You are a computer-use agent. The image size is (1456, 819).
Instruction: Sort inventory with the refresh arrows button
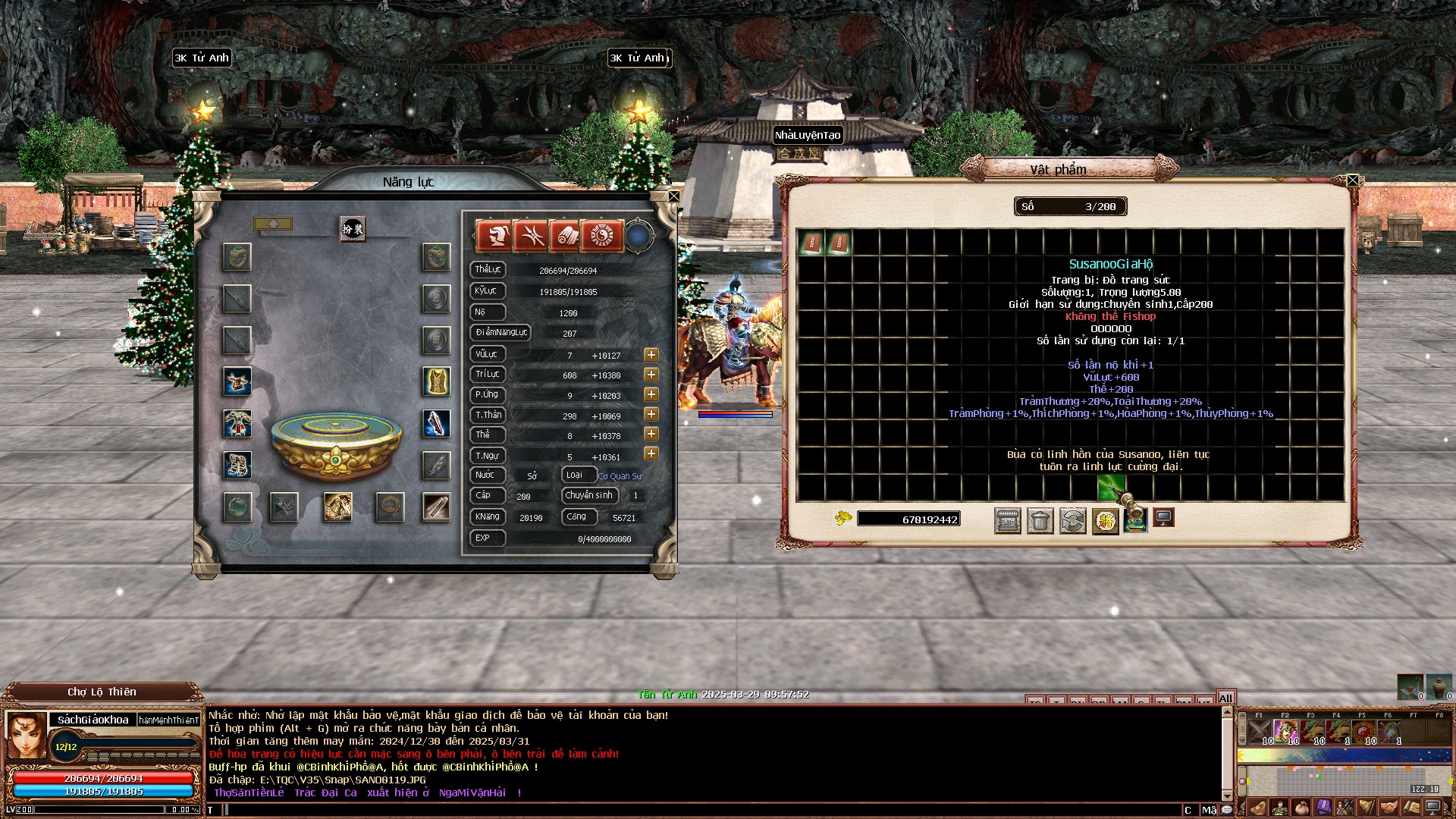point(1072,520)
